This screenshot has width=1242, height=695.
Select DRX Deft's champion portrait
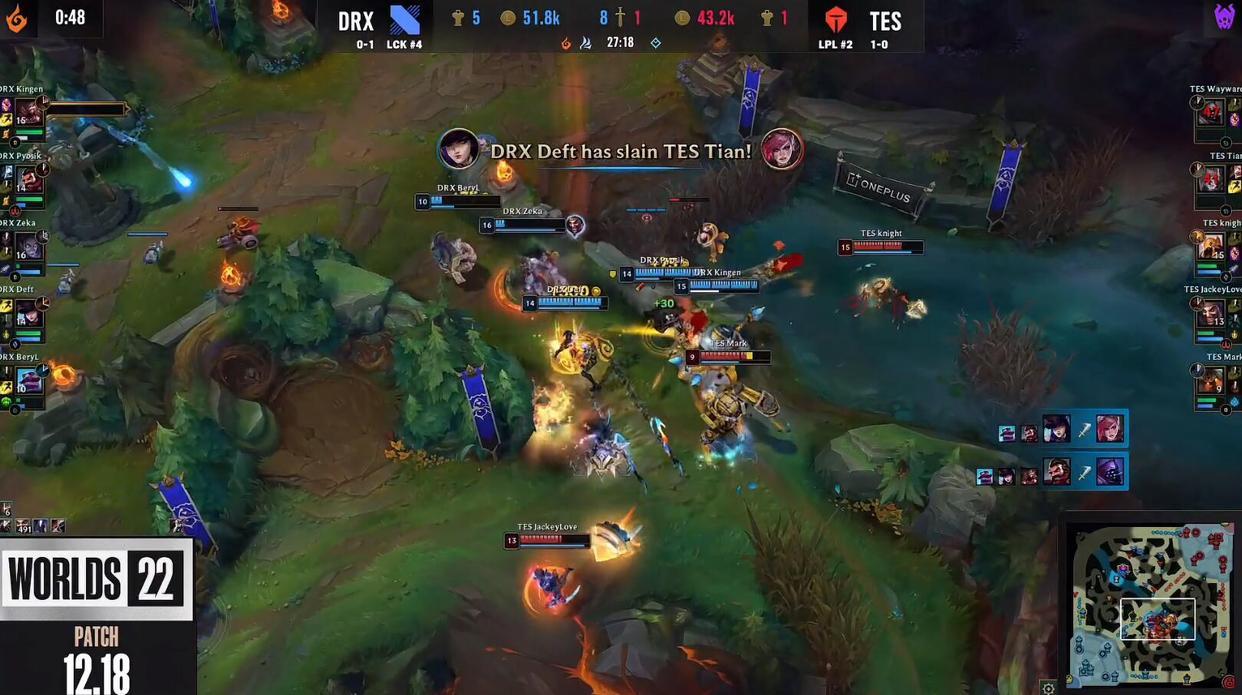28,313
